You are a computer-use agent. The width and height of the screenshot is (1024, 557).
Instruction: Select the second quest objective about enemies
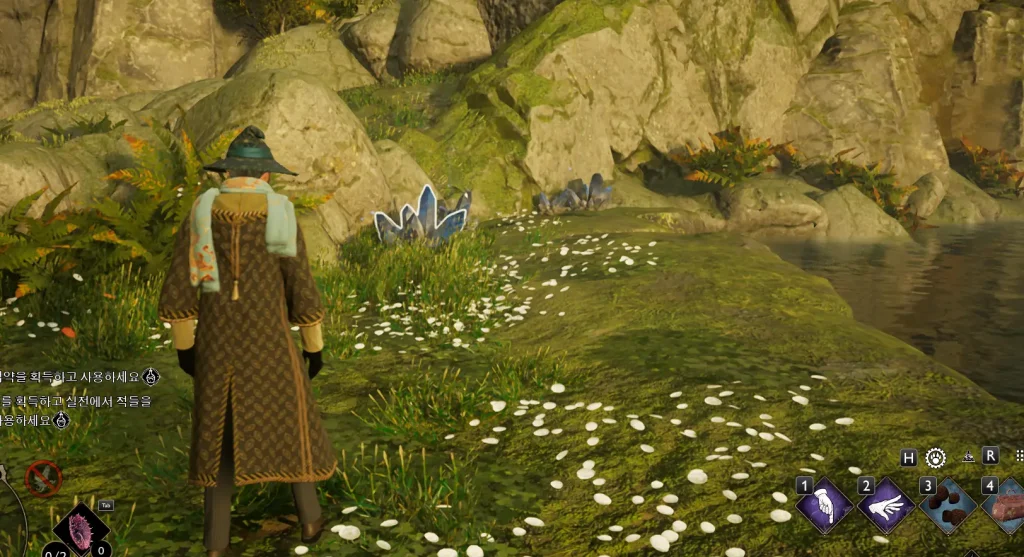coord(76,410)
